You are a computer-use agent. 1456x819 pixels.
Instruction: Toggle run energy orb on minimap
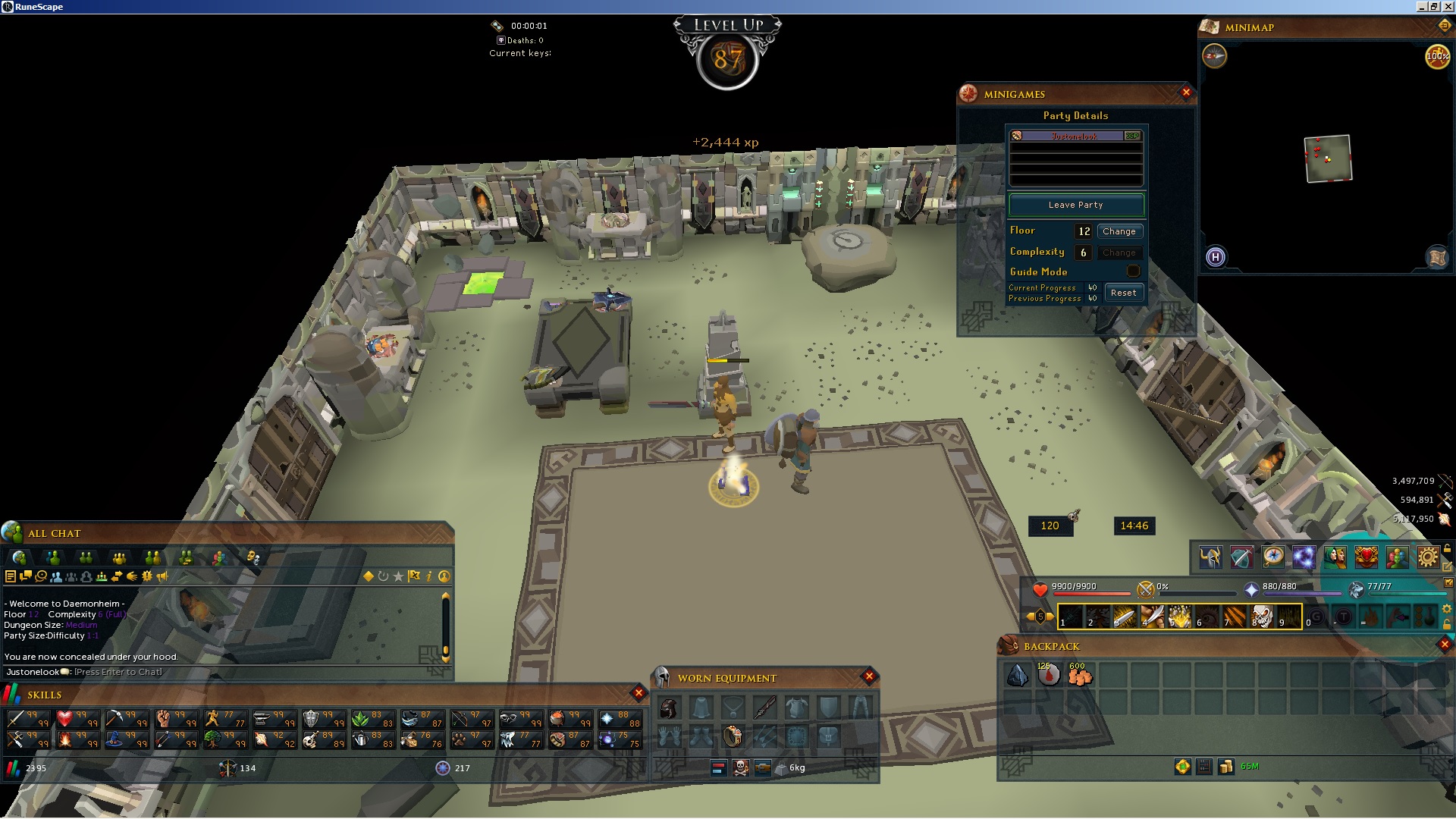(x=1437, y=56)
